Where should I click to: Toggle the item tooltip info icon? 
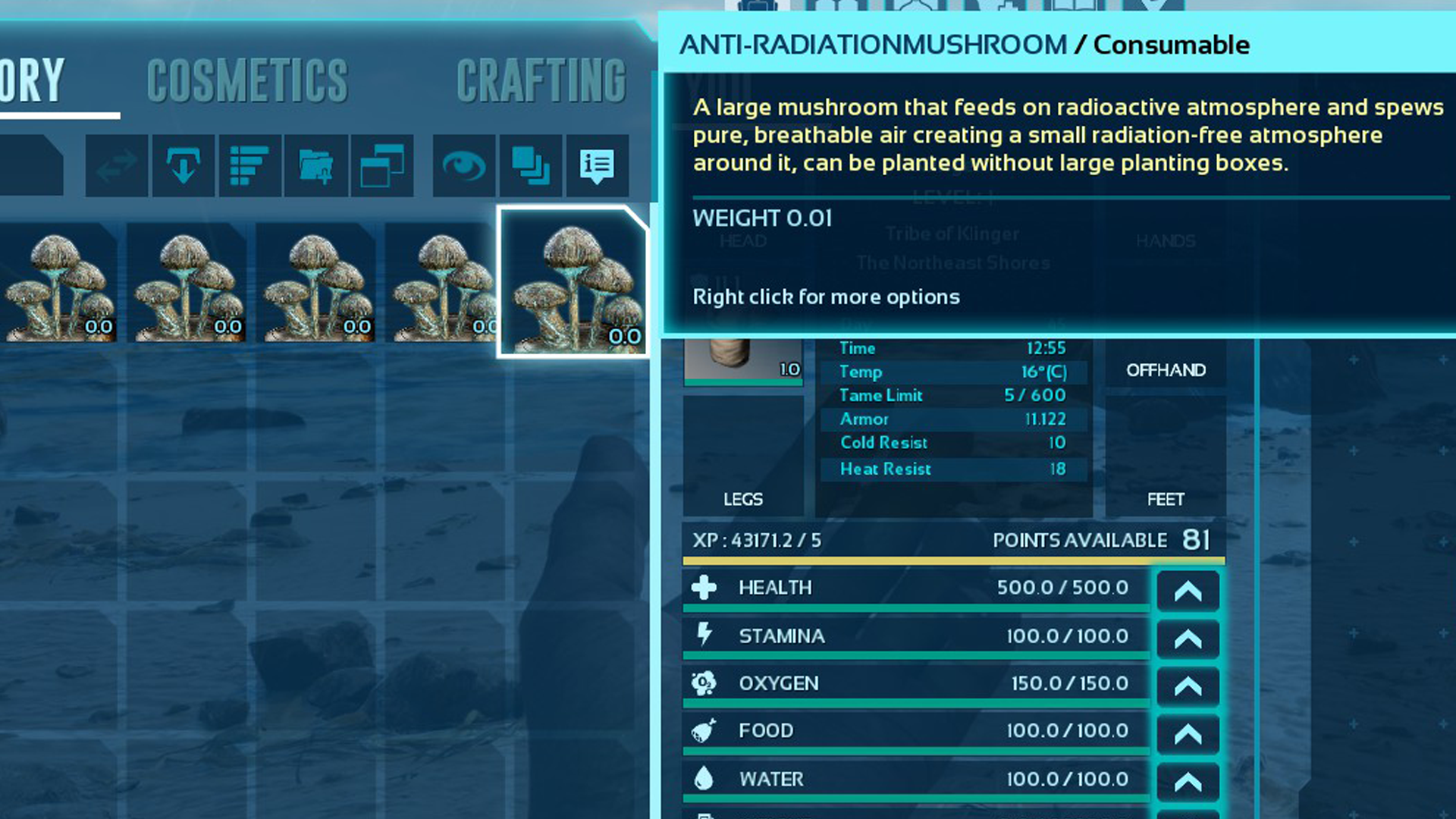pyautogui.click(x=597, y=166)
